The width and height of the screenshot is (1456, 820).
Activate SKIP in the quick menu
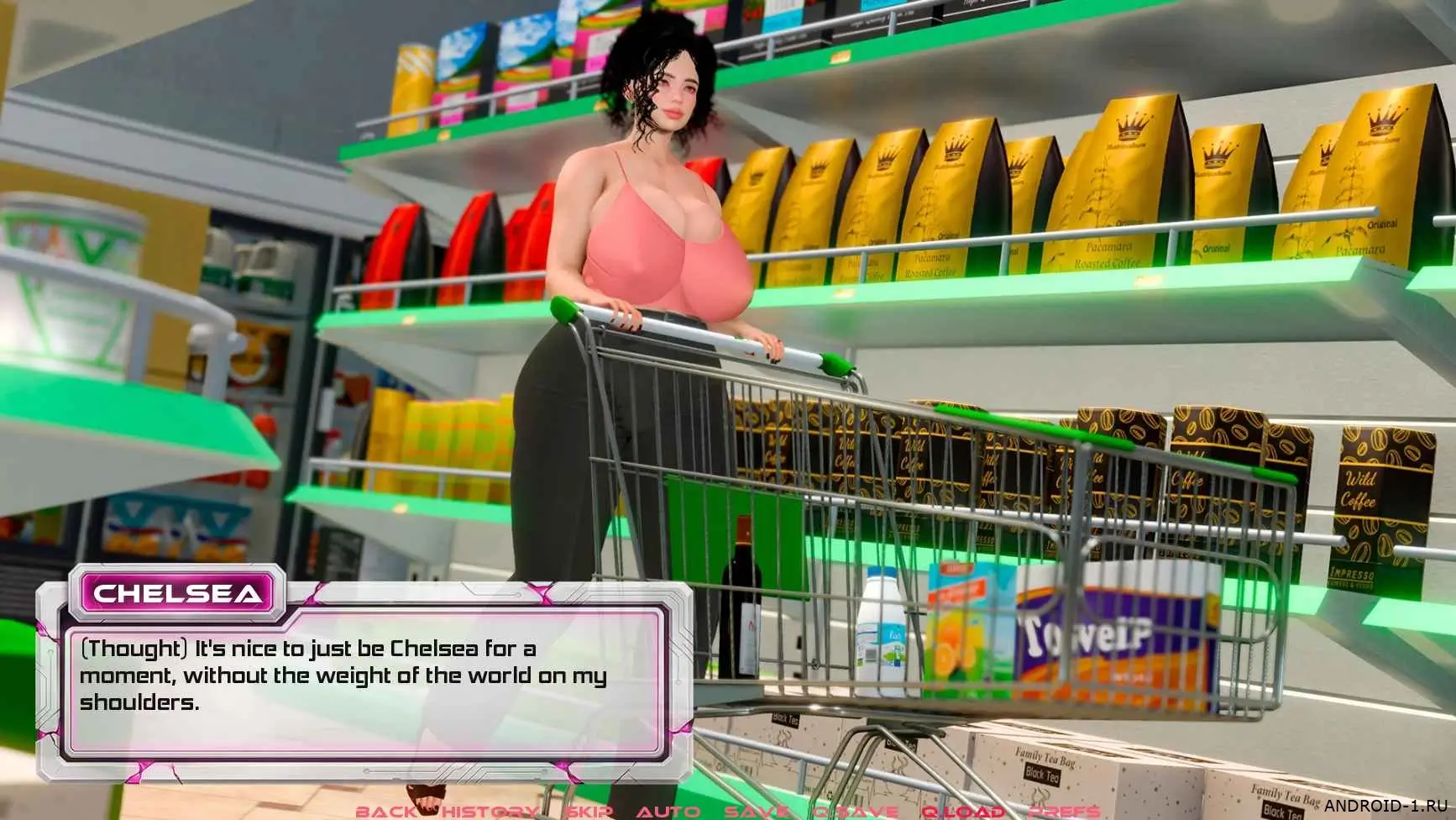pyautogui.click(x=589, y=812)
